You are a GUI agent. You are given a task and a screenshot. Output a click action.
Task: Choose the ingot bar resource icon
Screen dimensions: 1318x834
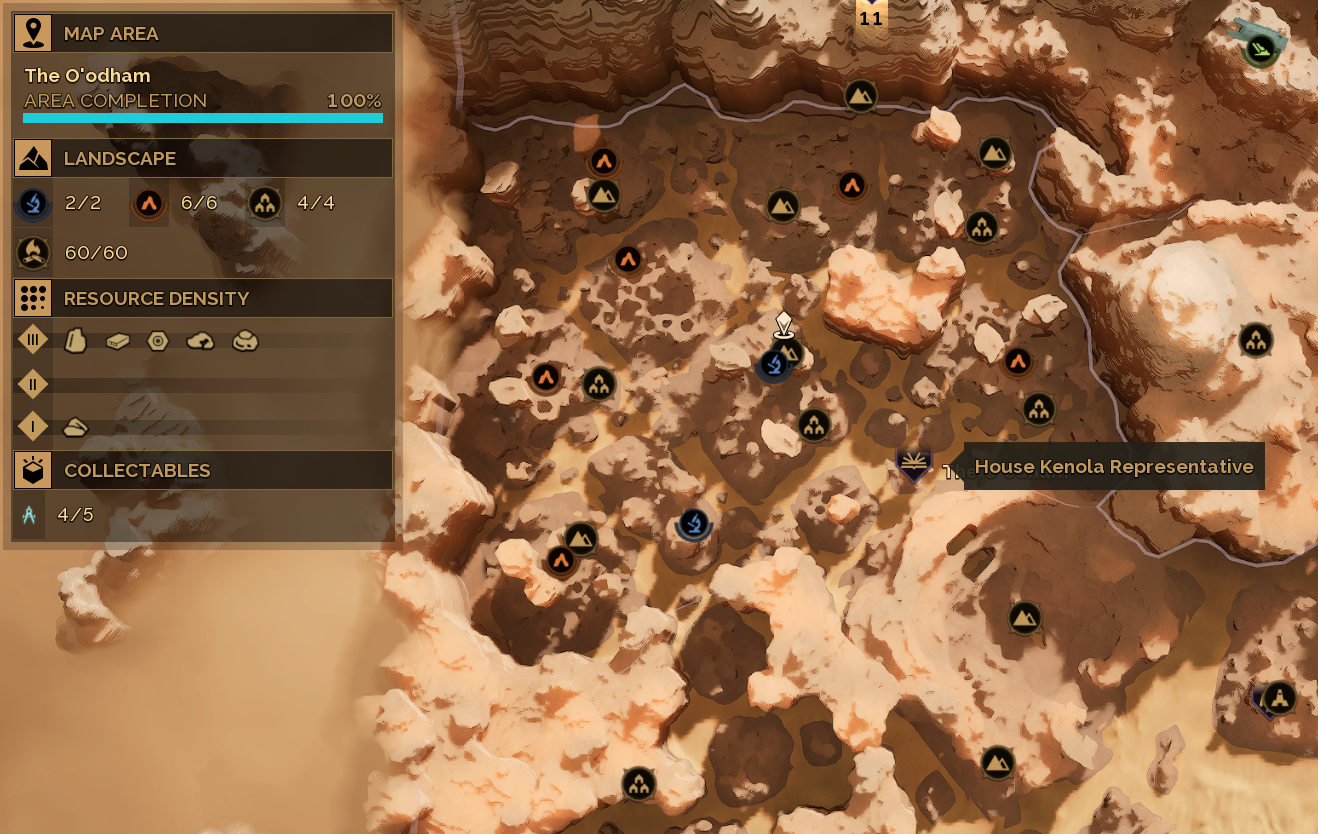118,341
